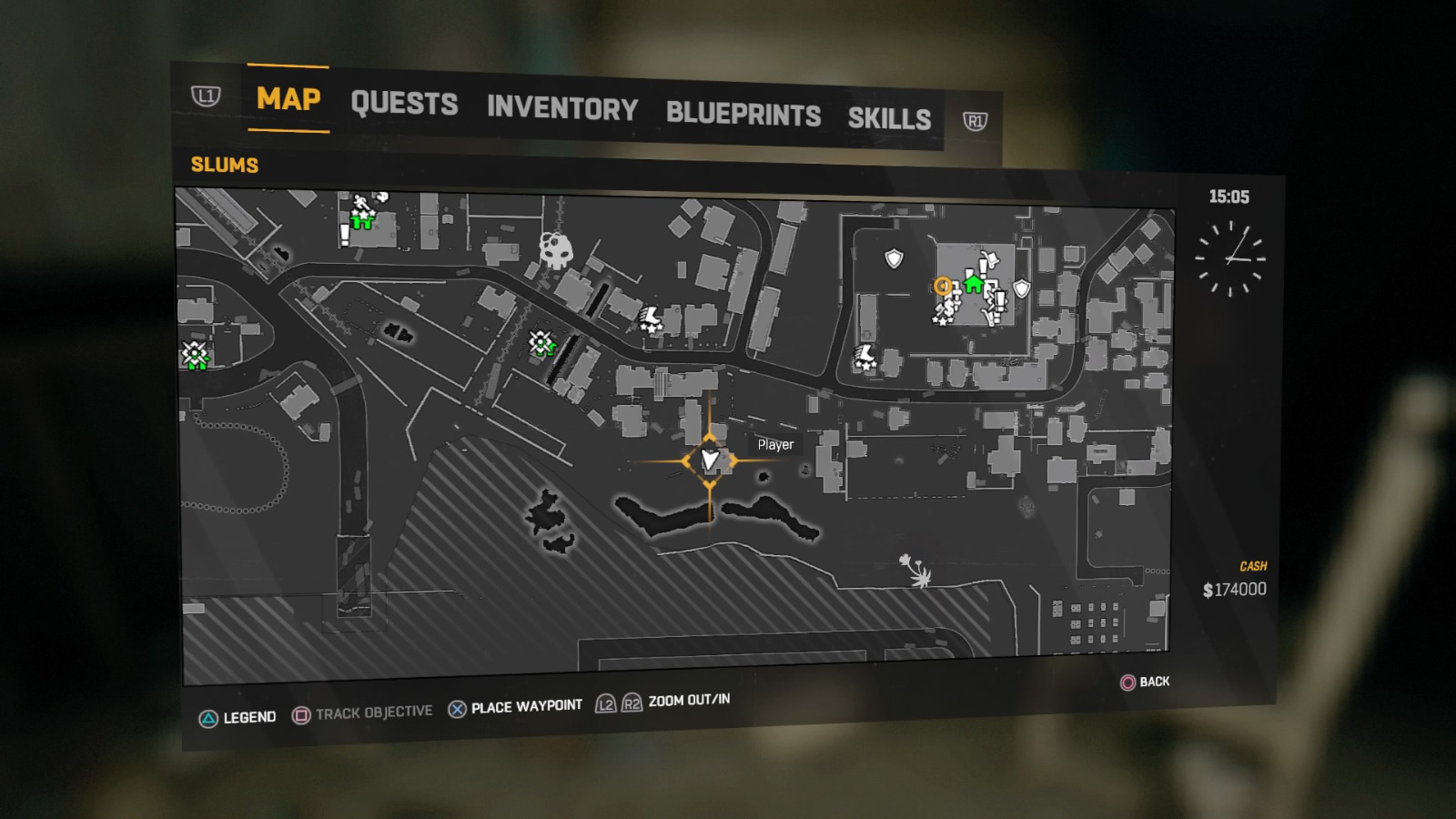Select the green starred challenge icon on far left
The width and height of the screenshot is (1456, 819).
pyautogui.click(x=194, y=354)
